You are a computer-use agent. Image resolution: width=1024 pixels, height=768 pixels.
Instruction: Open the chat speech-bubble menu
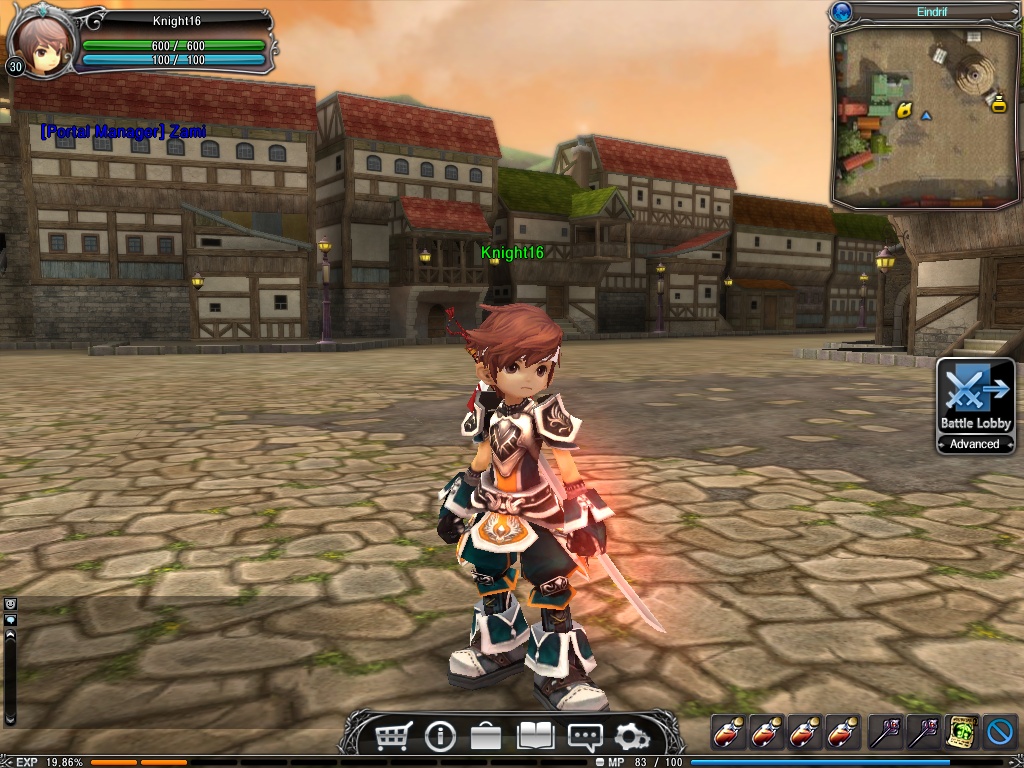[584, 738]
